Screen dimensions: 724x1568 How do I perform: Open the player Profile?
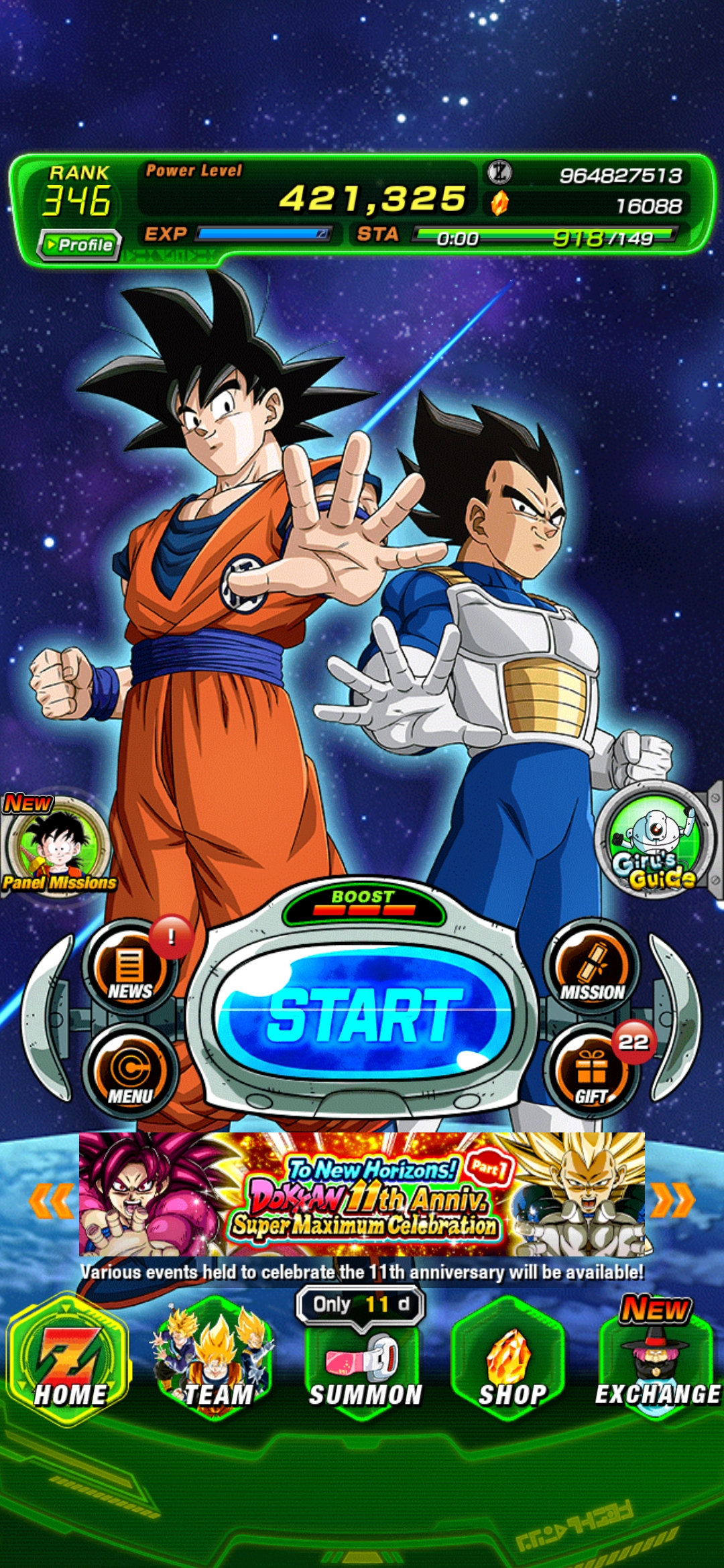click(x=80, y=245)
